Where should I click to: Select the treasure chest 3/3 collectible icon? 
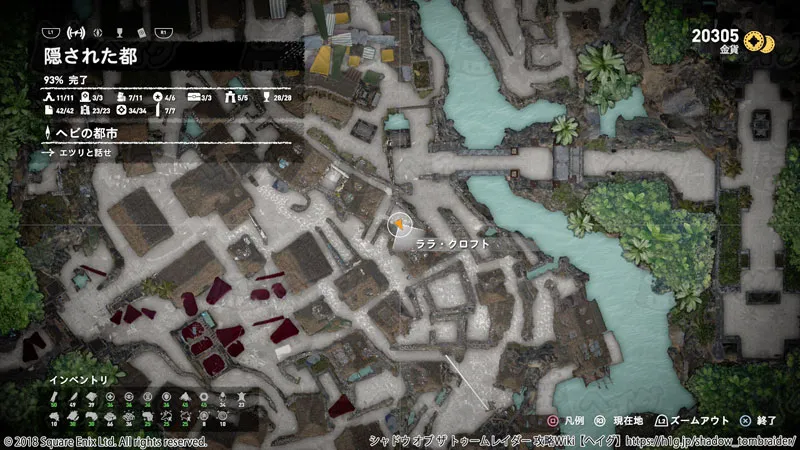coord(196,97)
